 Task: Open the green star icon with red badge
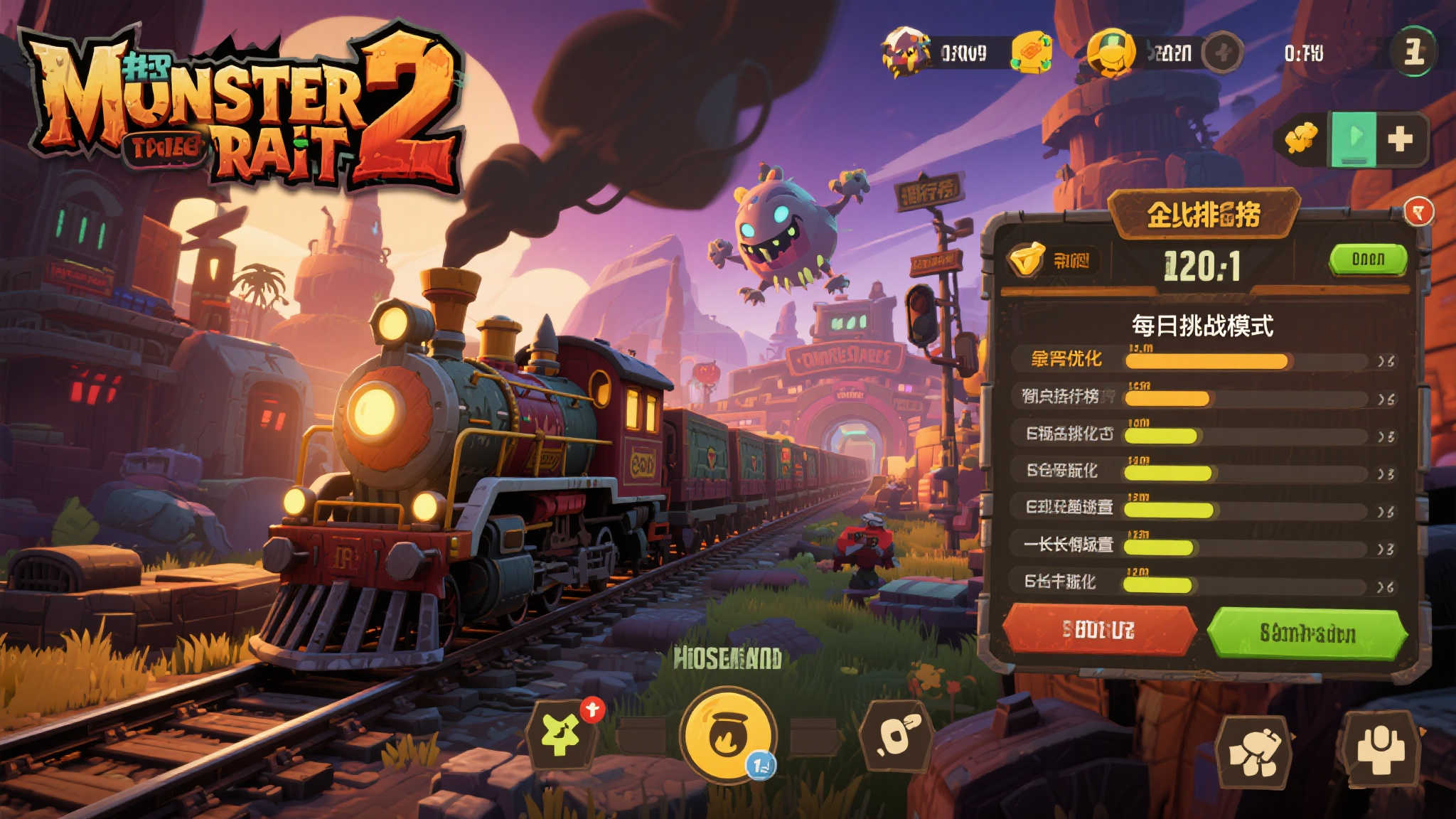click(x=562, y=734)
